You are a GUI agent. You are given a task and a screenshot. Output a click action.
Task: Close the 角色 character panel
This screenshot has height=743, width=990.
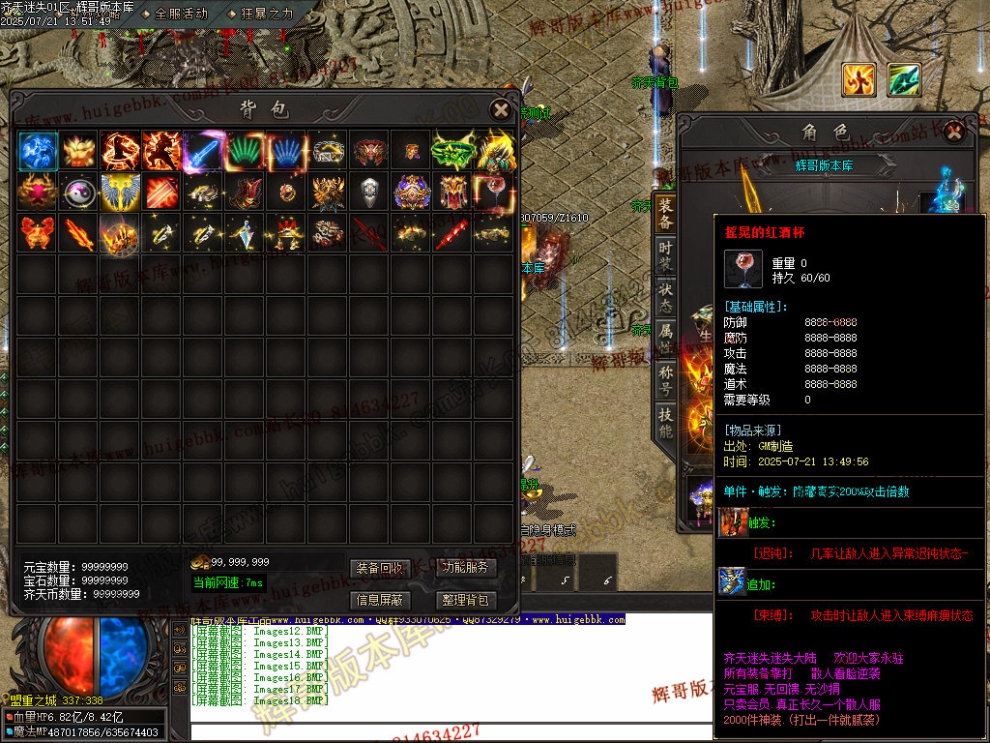[x=955, y=131]
